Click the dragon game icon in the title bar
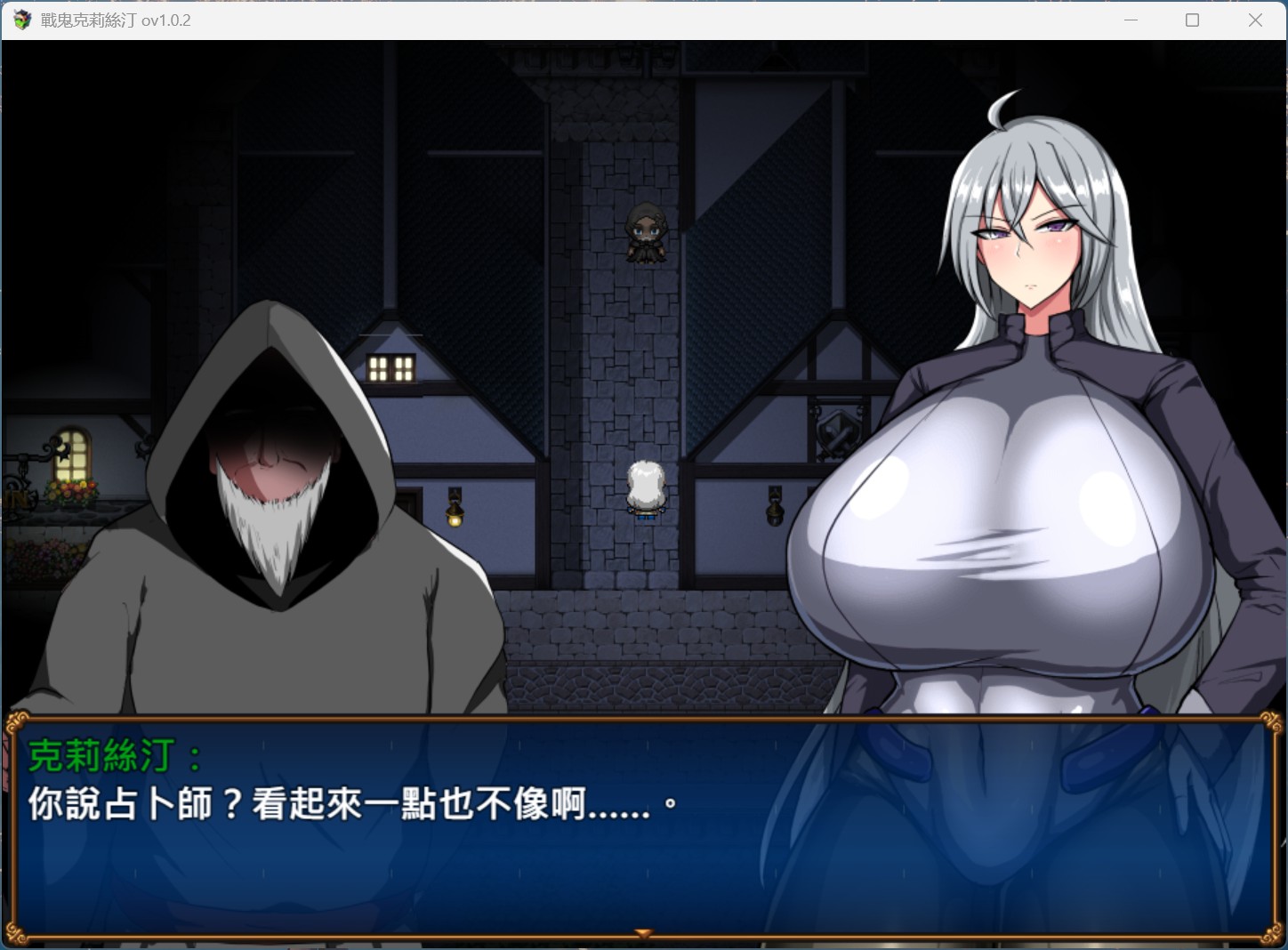1288x950 pixels. coord(20,20)
